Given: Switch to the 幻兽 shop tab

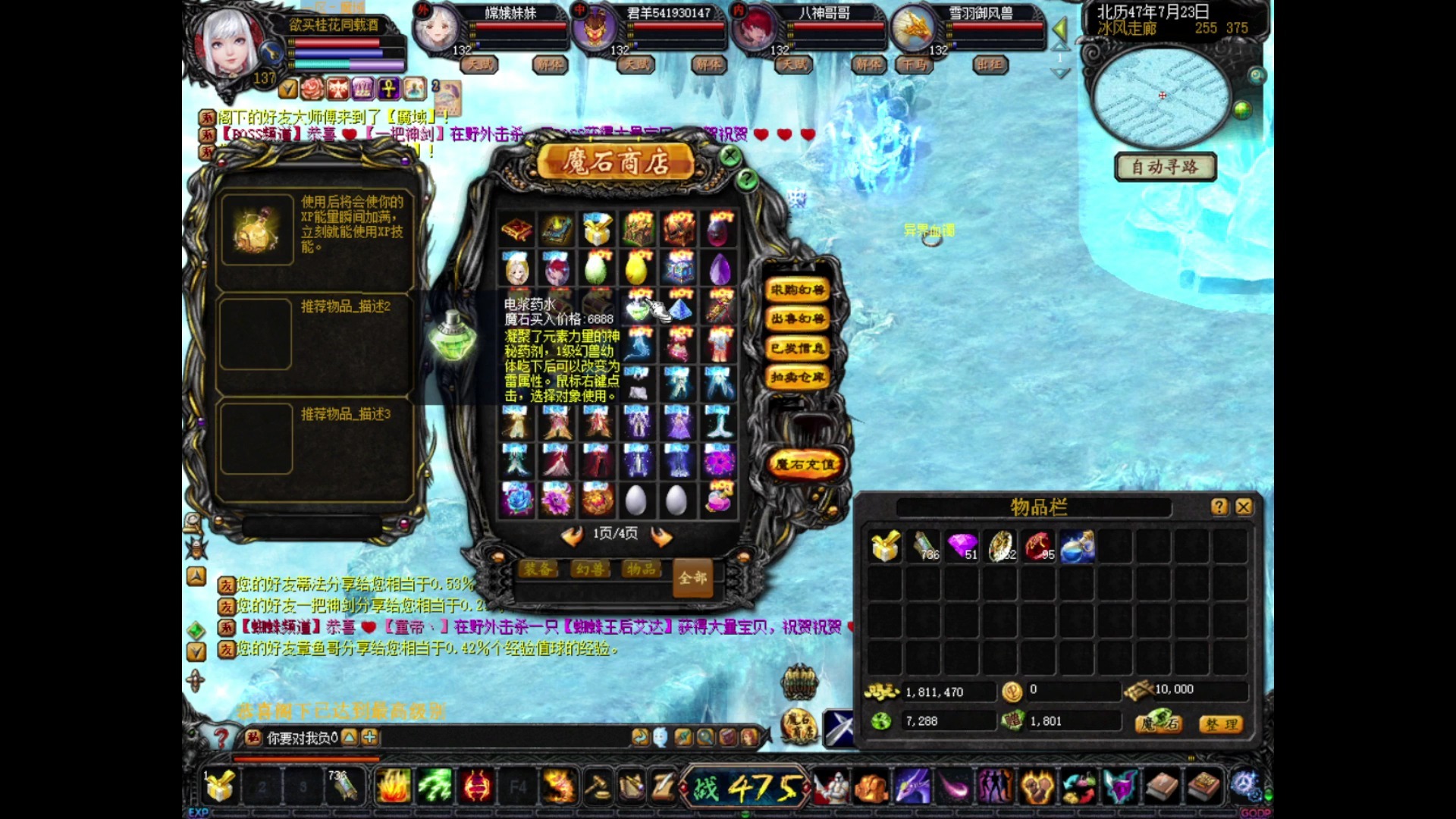Looking at the screenshot, I should pos(590,569).
